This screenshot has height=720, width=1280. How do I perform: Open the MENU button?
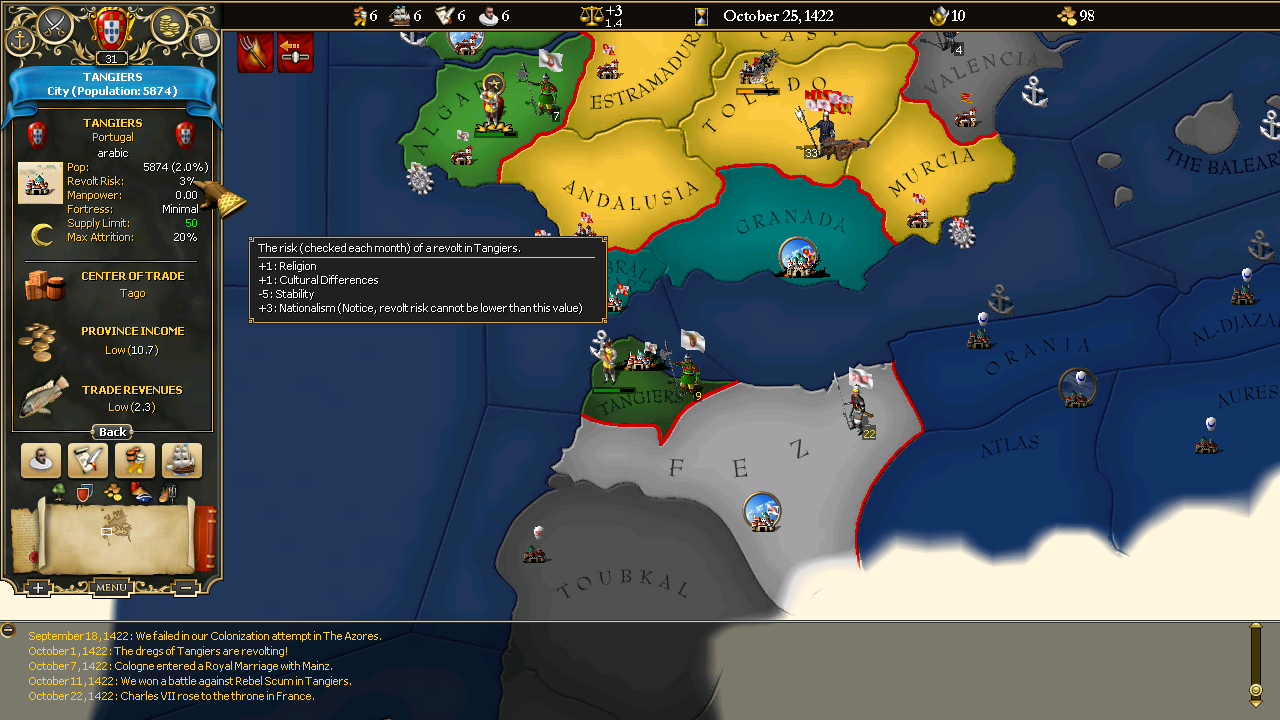coord(111,588)
